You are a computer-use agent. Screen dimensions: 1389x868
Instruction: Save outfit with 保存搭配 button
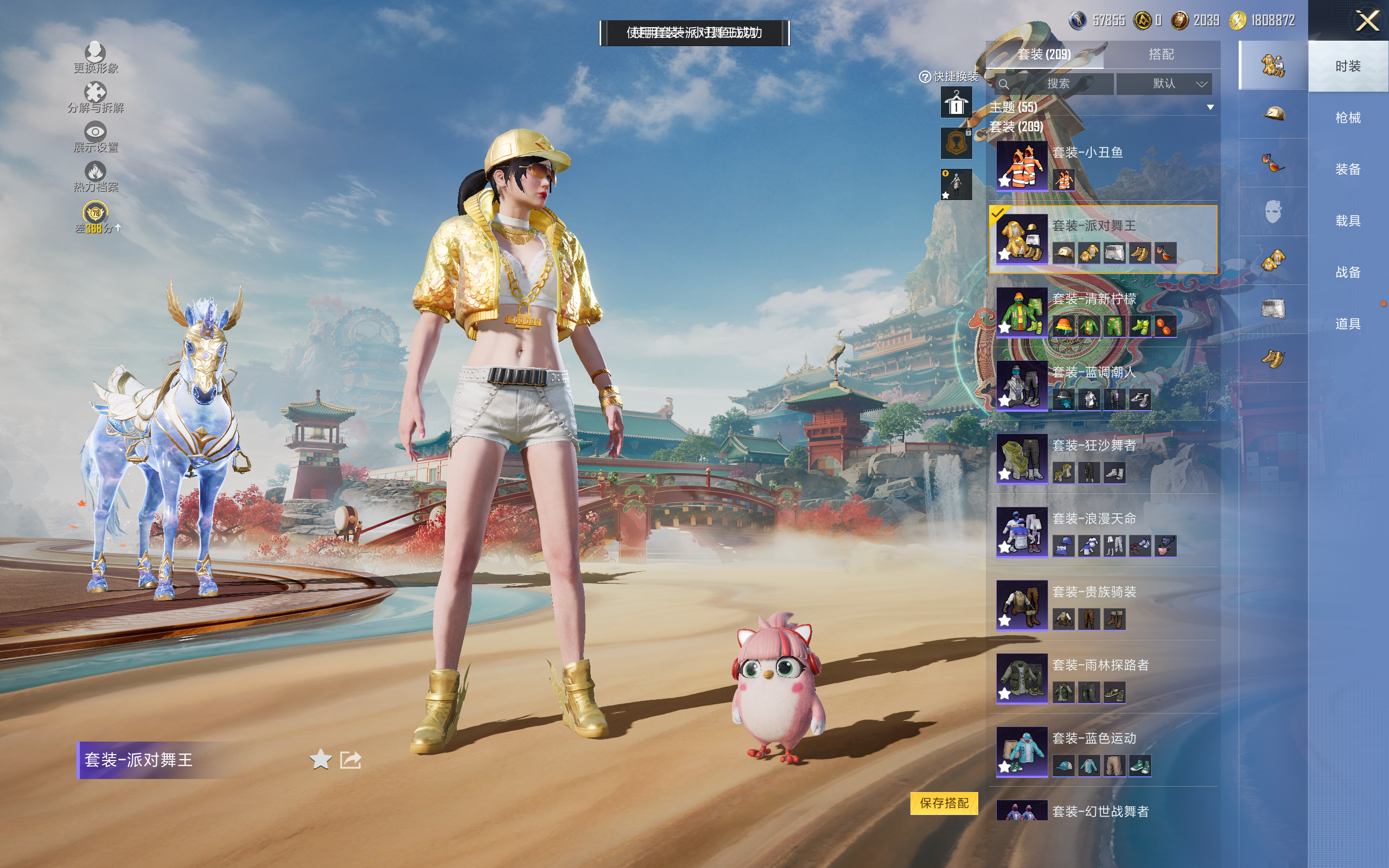tap(944, 802)
